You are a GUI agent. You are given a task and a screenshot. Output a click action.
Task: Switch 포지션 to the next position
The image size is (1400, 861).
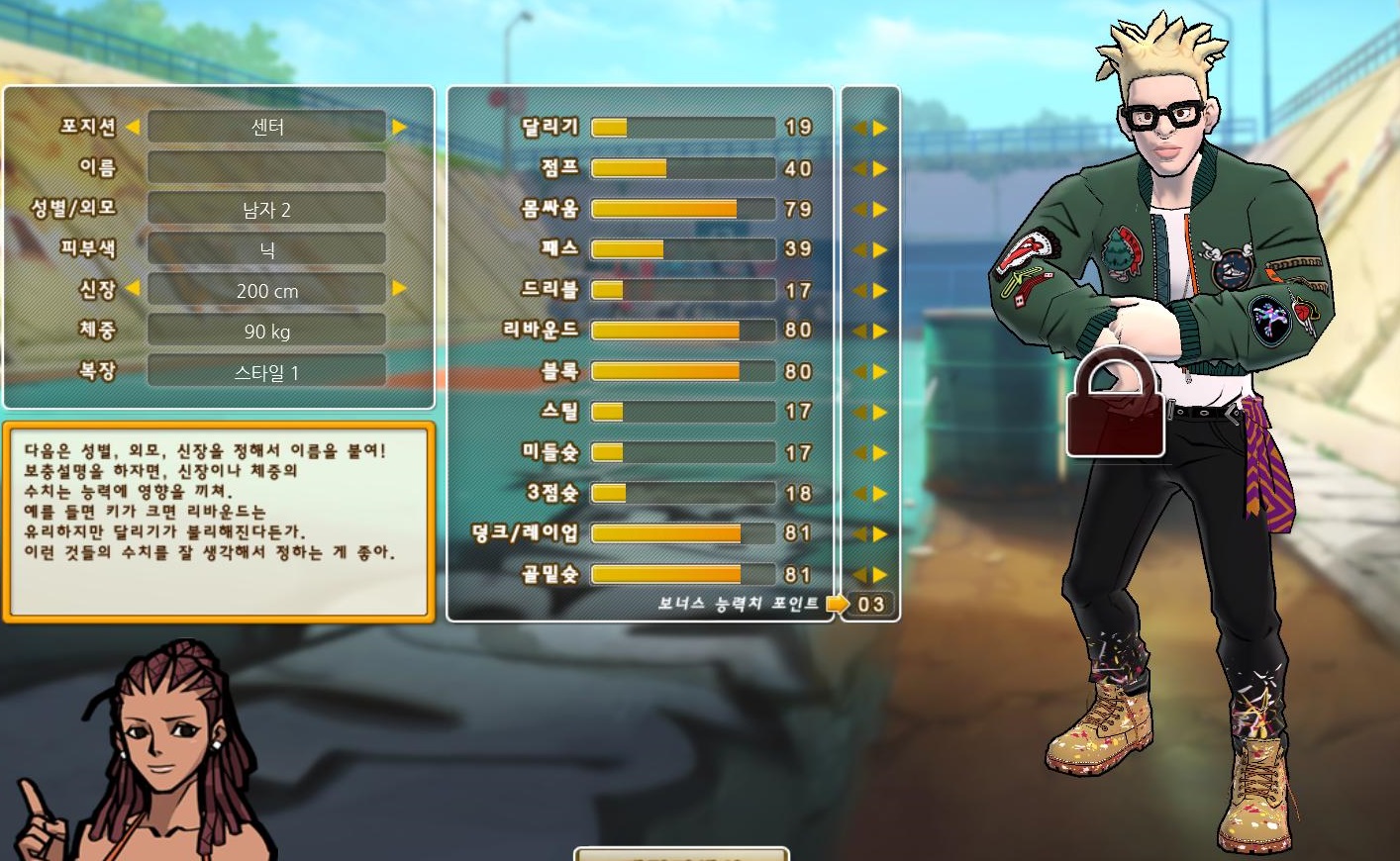point(400,127)
